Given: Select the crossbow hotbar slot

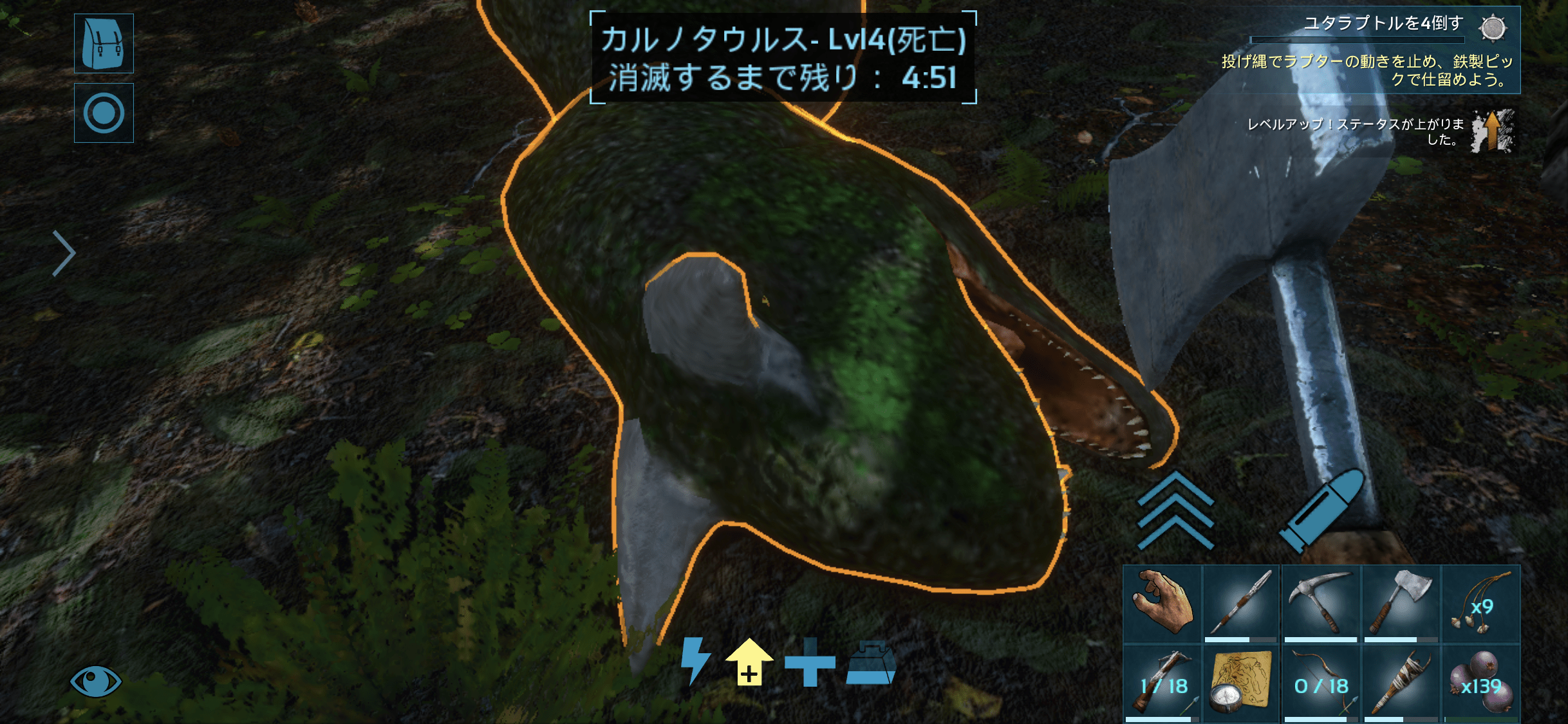Looking at the screenshot, I should [1162, 683].
